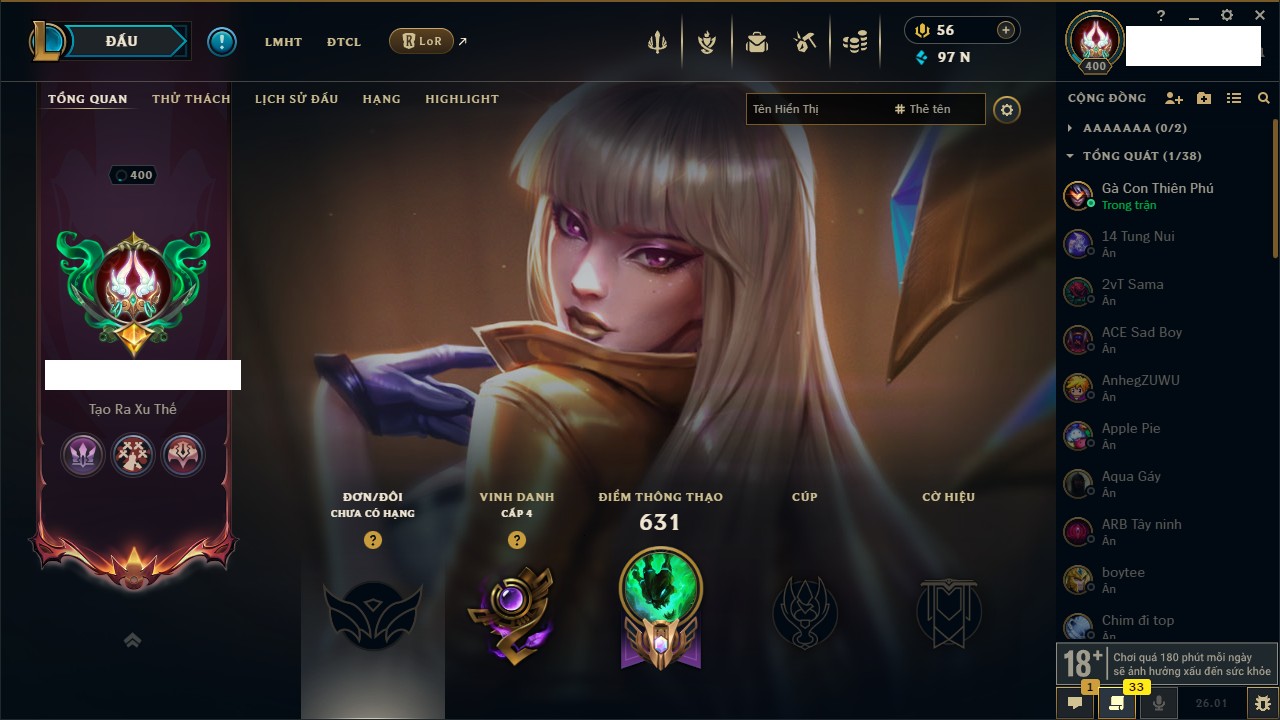The height and width of the screenshot is (720, 1280).
Task: Select friend ACE Sad Boy
Action: 1141,339
